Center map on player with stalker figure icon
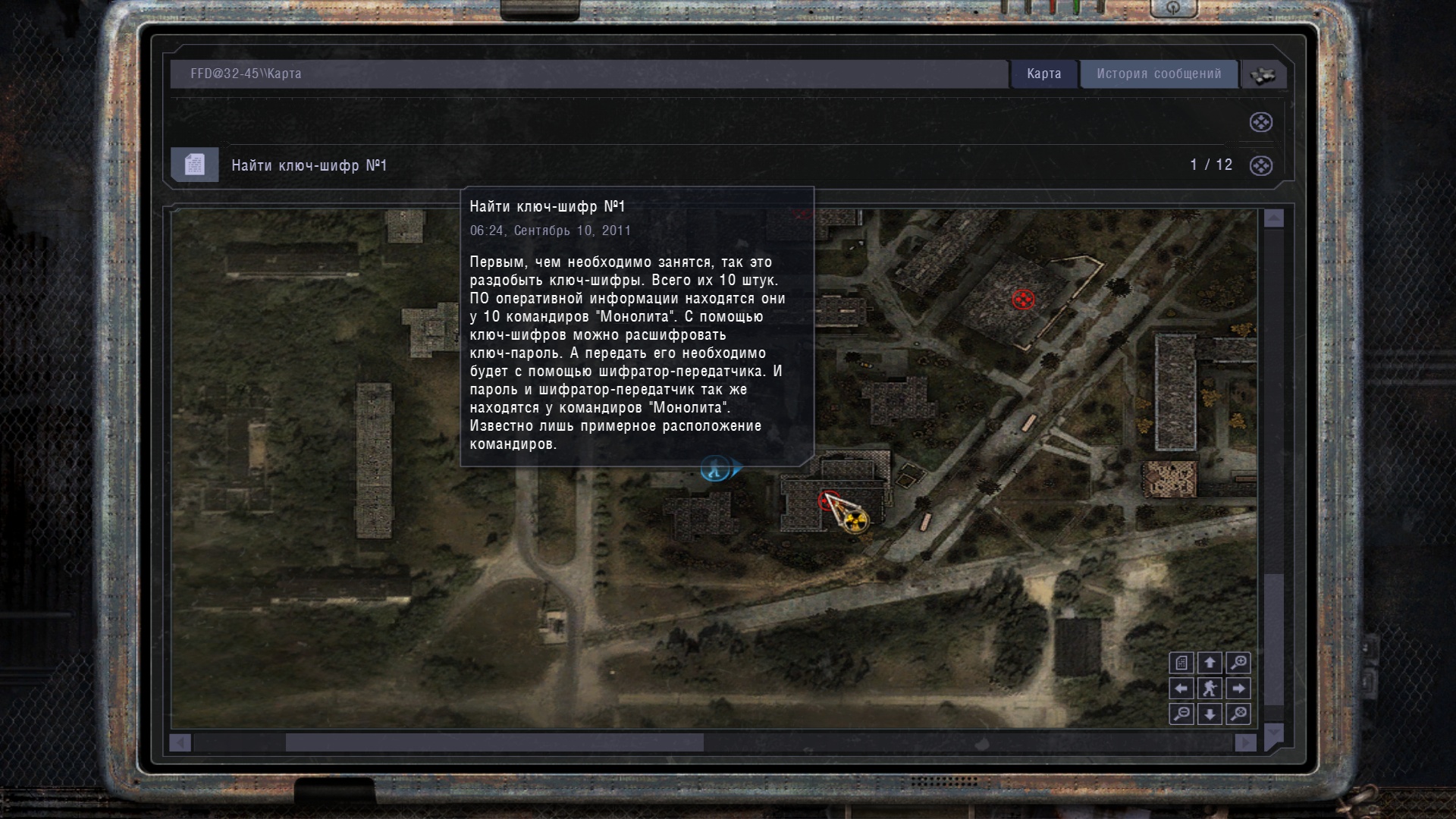This screenshot has height=819, width=1456. [x=1210, y=689]
